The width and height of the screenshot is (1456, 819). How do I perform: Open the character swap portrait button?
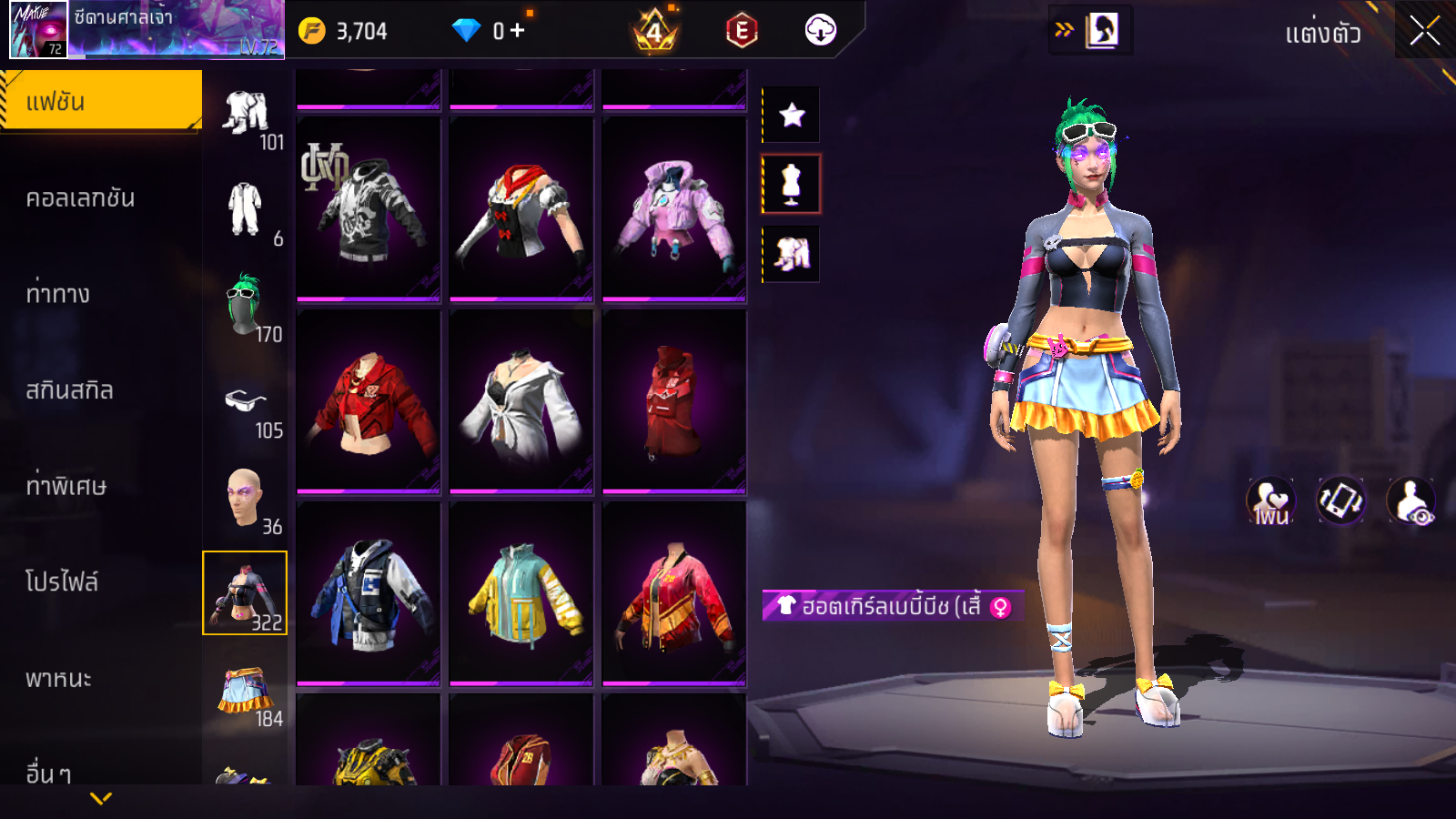(1102, 30)
